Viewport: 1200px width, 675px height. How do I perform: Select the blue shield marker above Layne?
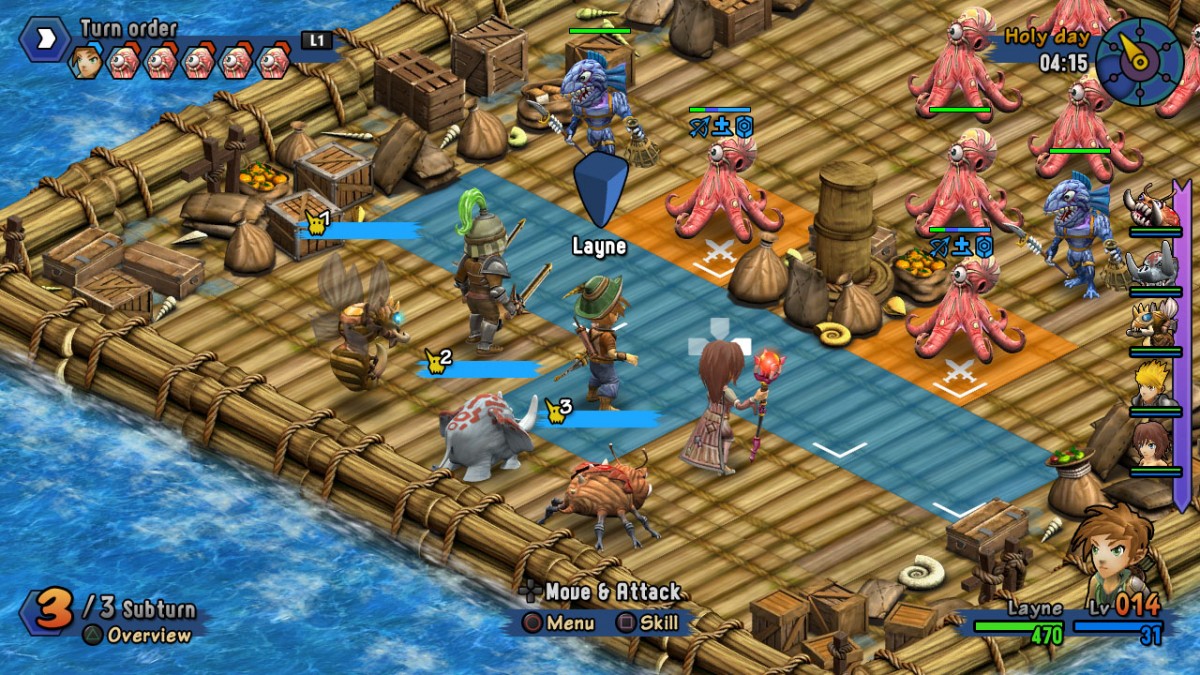(x=600, y=190)
